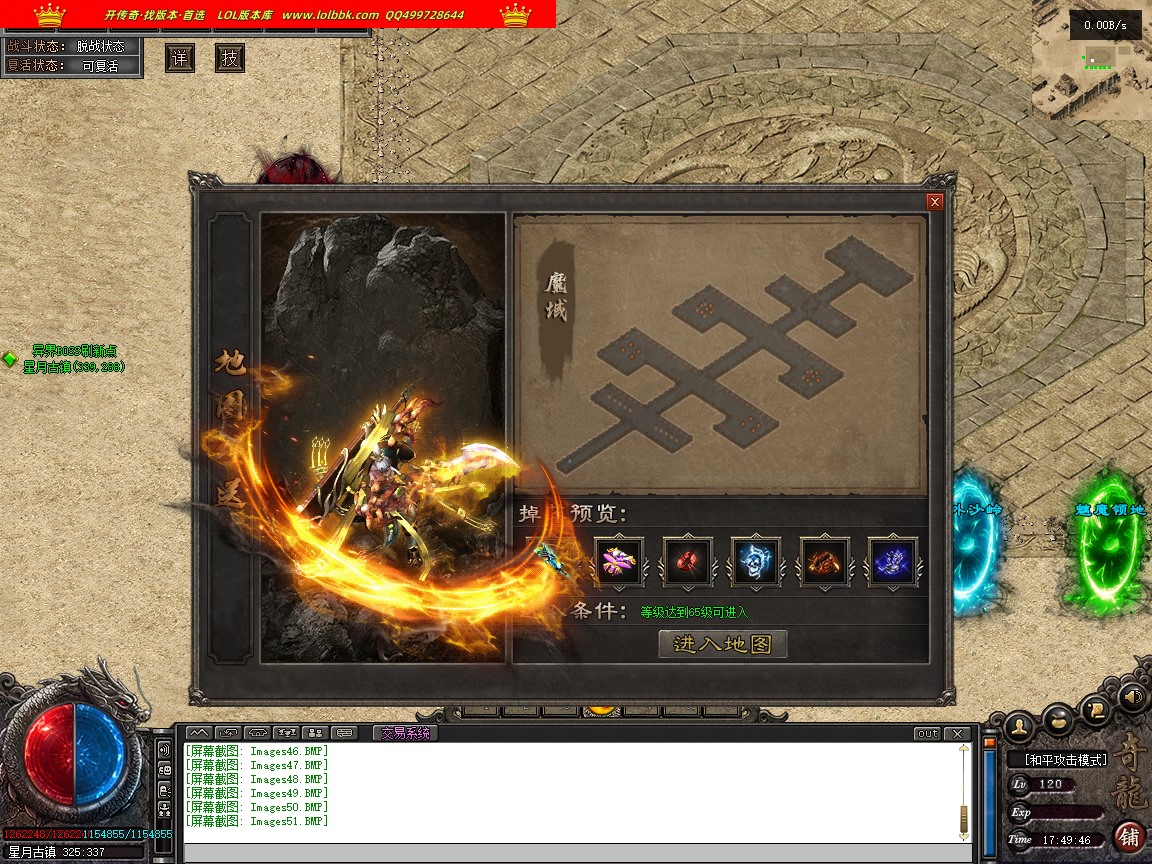The width and height of the screenshot is (1152, 864).
Task: Click the chat window's out button
Action: pos(928,734)
